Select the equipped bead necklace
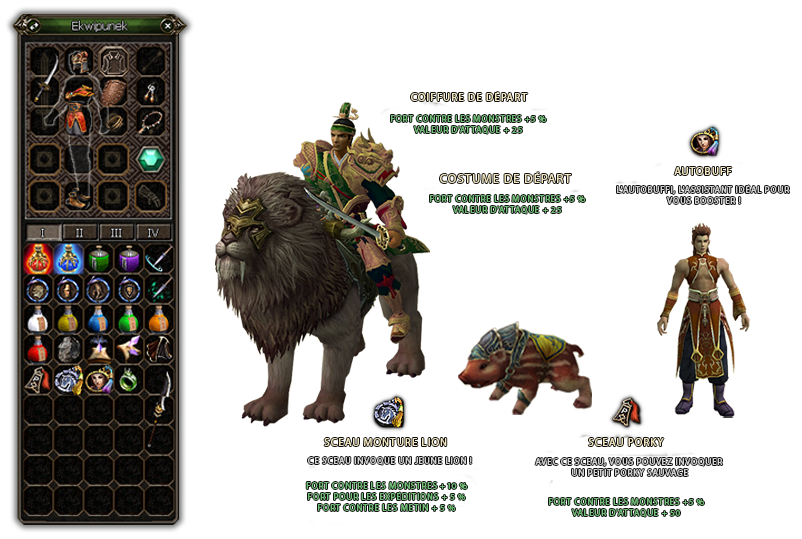 (x=151, y=122)
